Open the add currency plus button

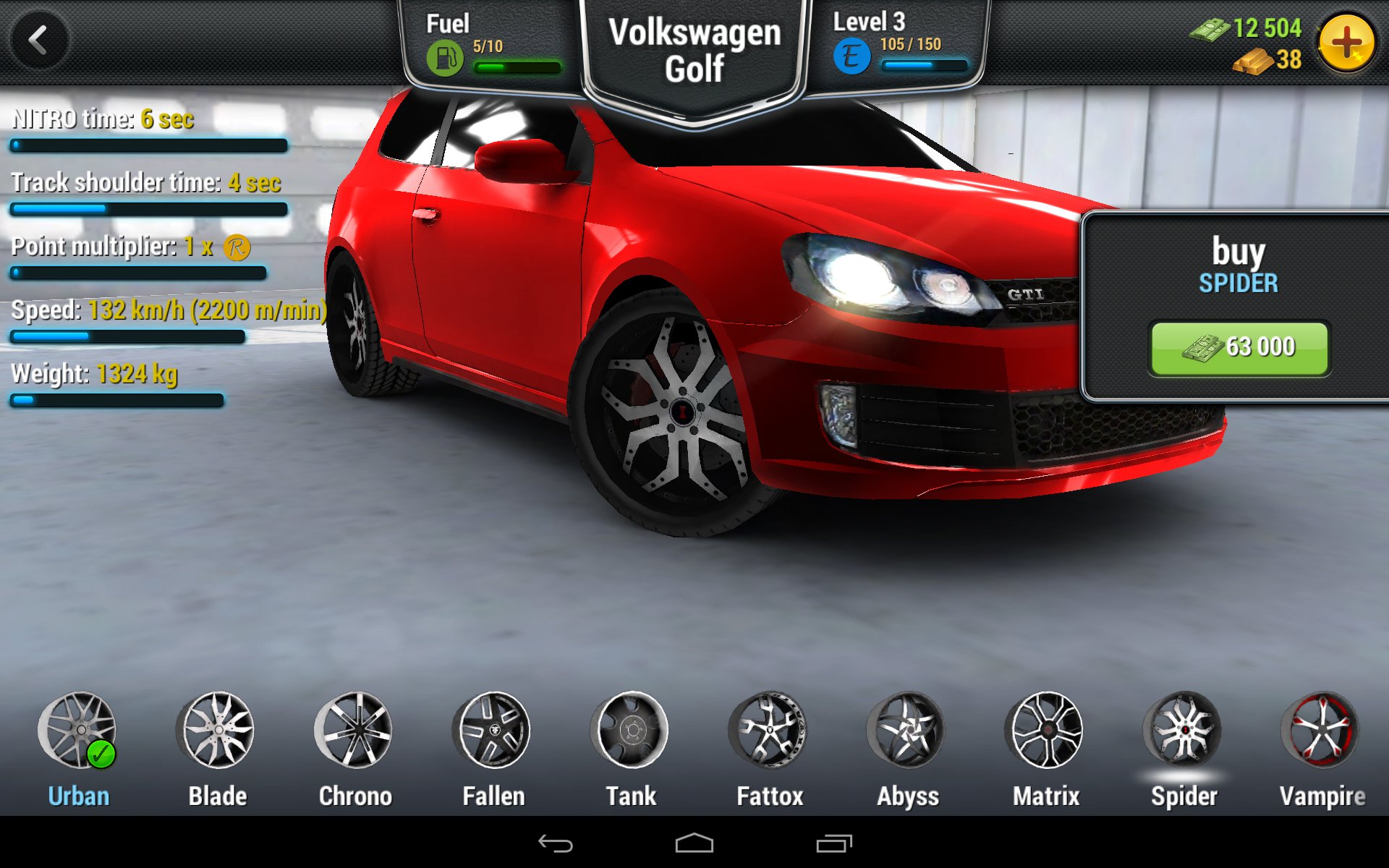point(1346,43)
